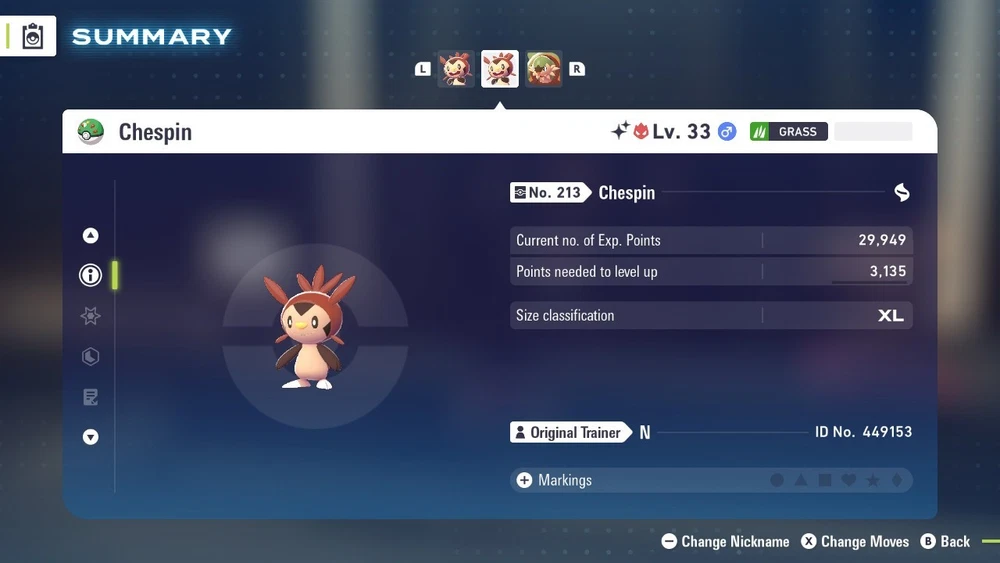Open the hexagon icon sidebar tab

91,357
